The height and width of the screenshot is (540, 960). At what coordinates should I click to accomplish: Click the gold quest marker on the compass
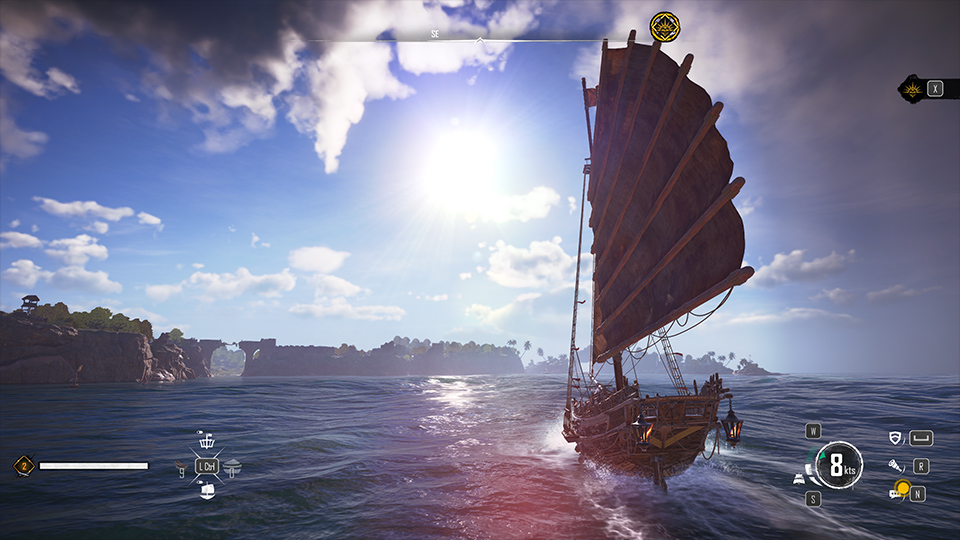665,26
